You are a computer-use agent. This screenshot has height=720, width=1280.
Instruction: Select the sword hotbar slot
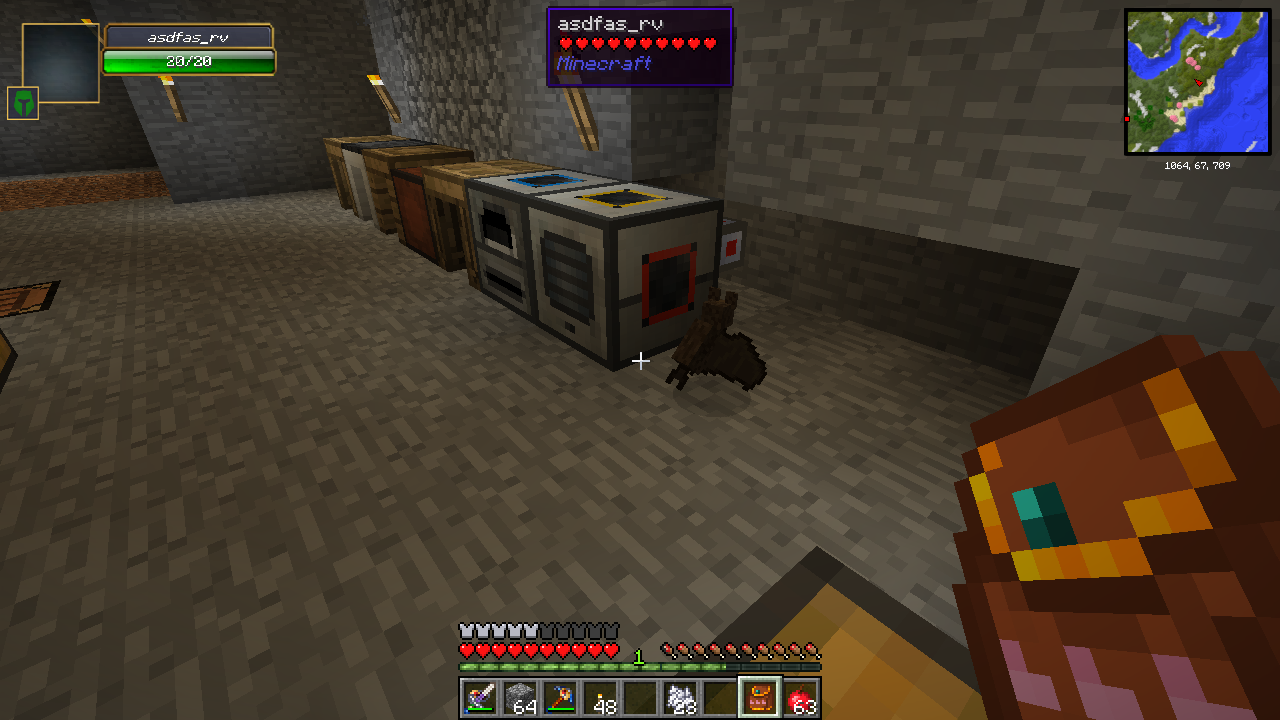tap(479, 697)
